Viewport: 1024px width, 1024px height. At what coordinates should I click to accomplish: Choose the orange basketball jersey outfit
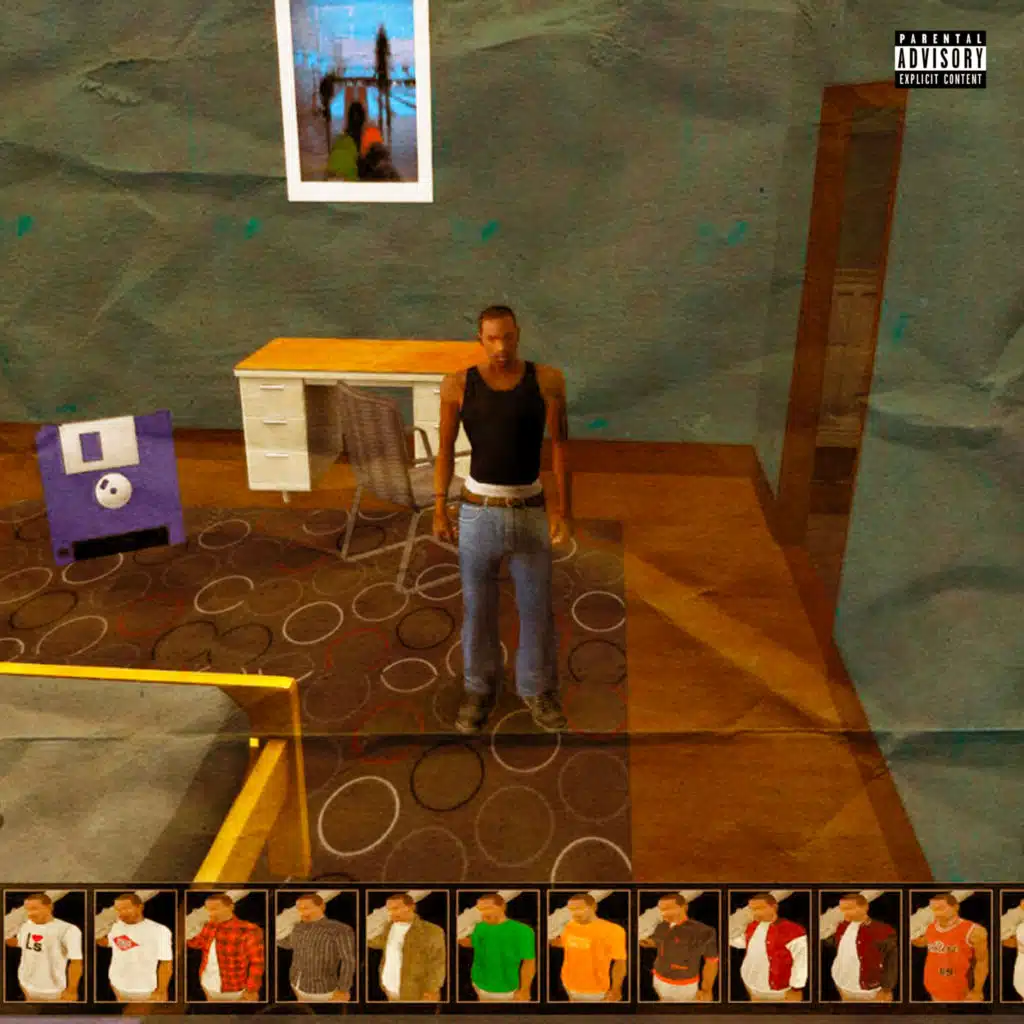tap(950, 945)
